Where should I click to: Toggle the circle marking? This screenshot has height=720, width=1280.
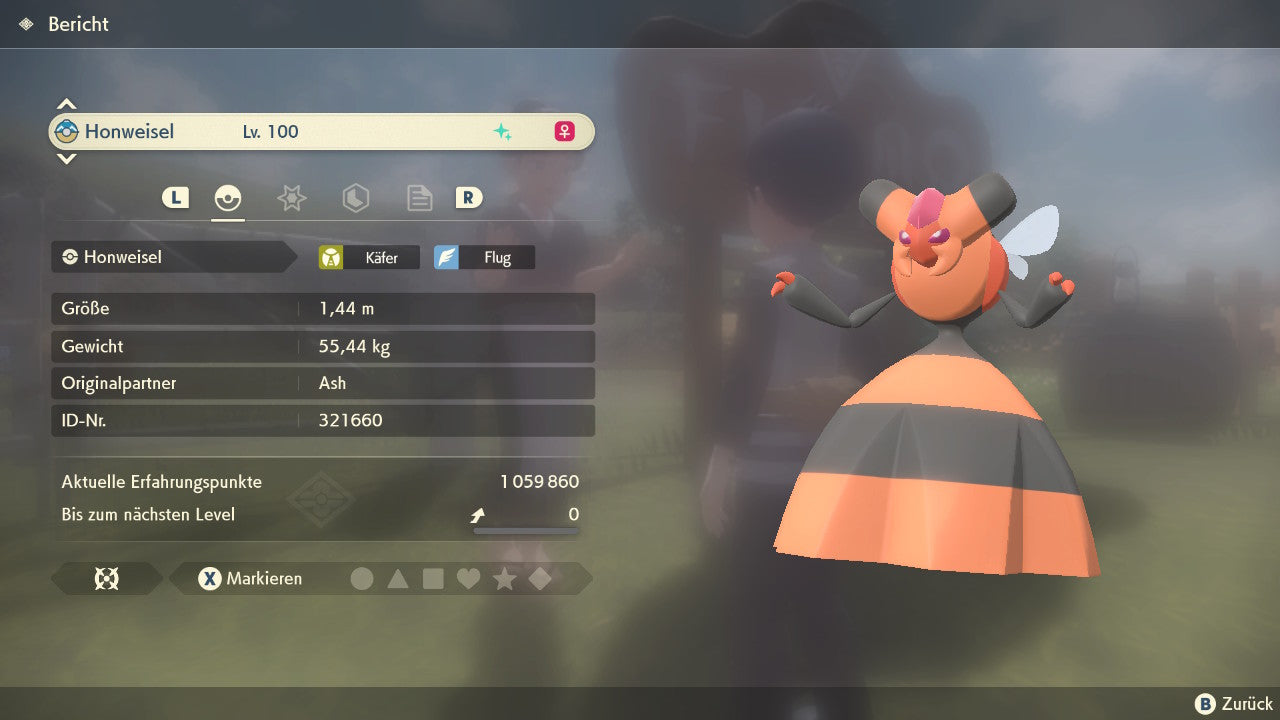362,578
